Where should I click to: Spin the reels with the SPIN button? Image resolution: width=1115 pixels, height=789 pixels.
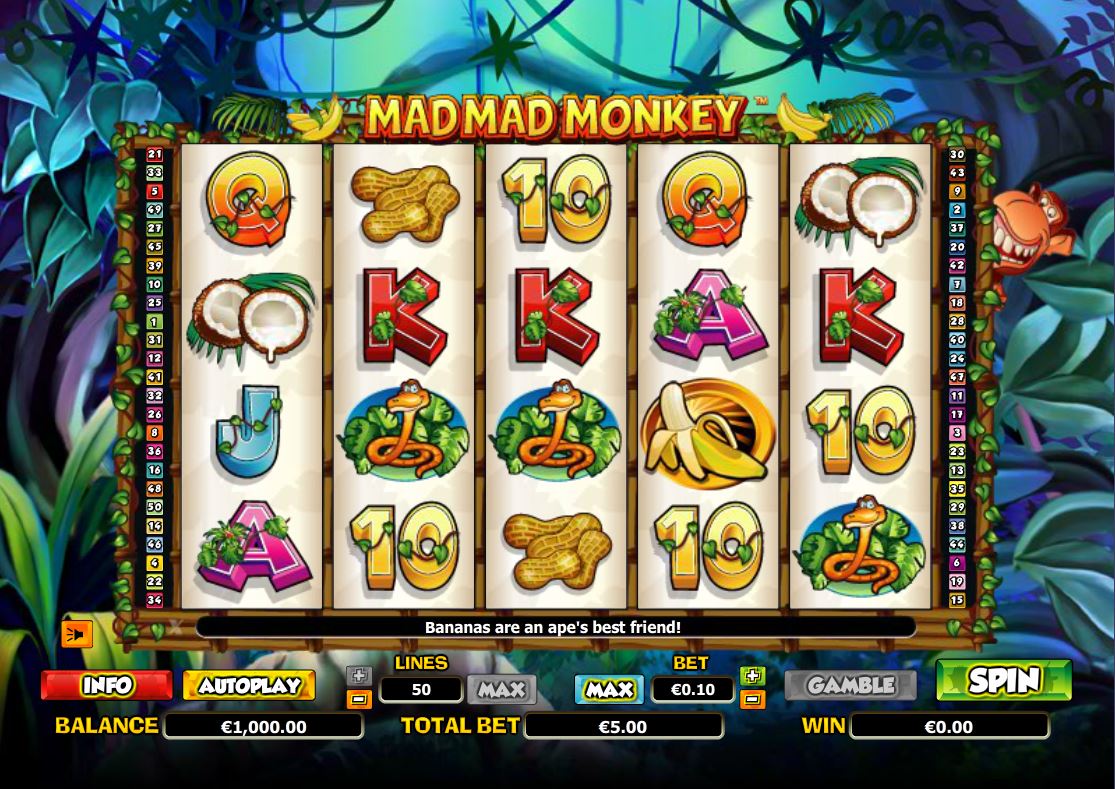point(1003,680)
